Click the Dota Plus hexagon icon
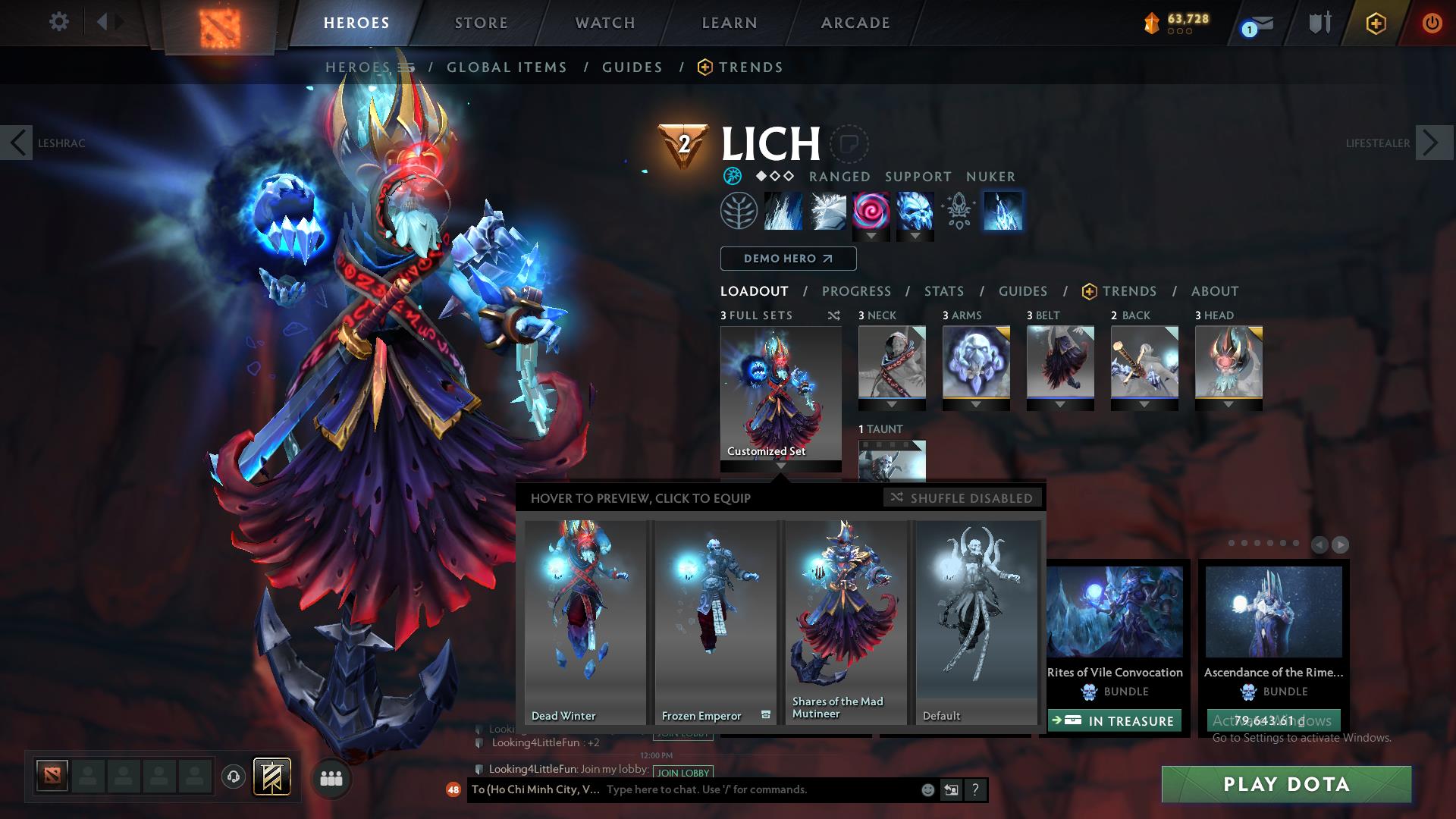This screenshot has height=819, width=1456. tap(1376, 23)
